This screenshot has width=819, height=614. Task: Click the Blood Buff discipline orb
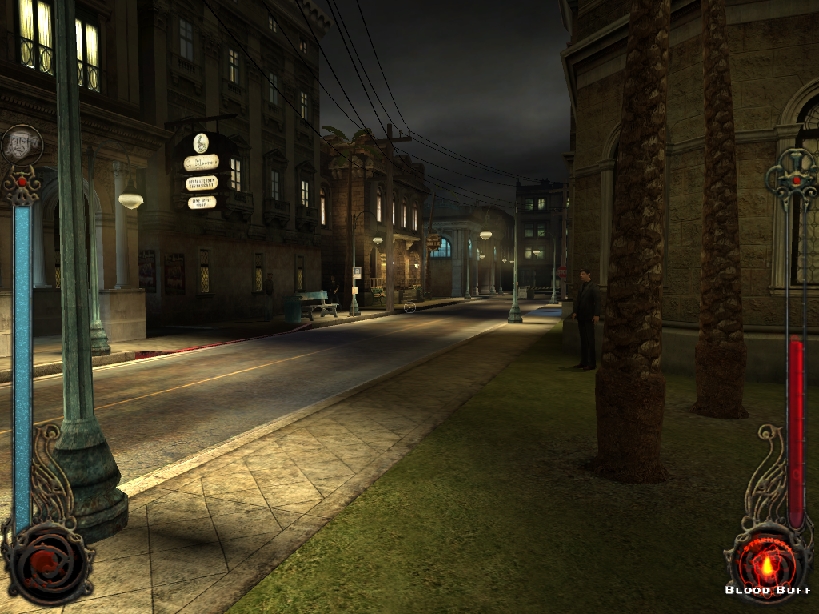pos(768,565)
